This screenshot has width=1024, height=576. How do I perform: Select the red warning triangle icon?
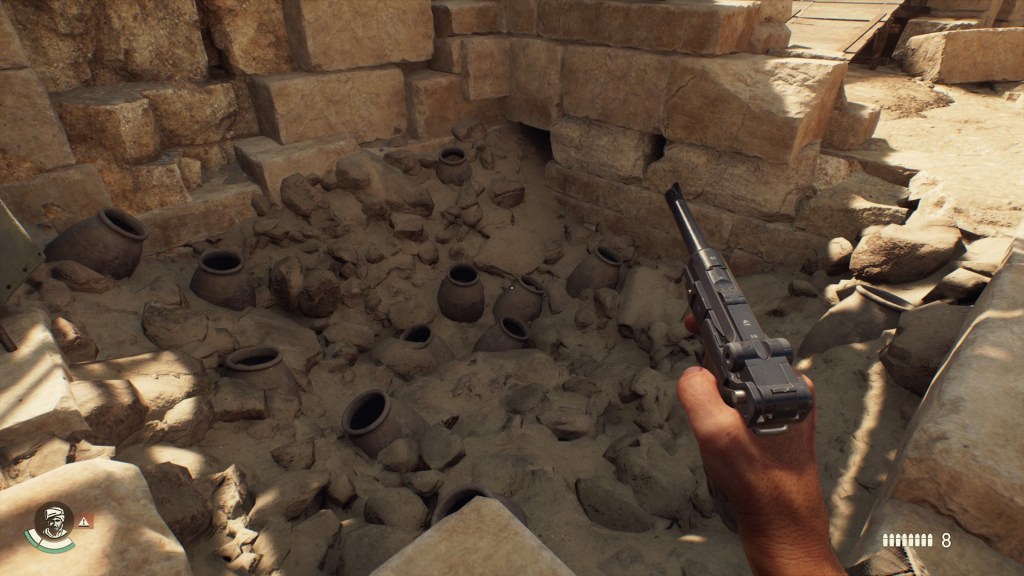coord(85,521)
